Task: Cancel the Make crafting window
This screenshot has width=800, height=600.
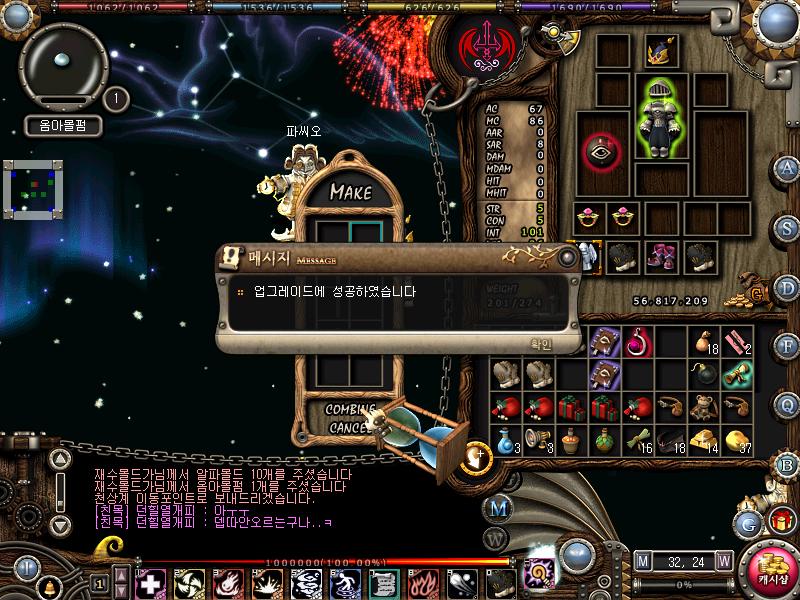Action: coord(350,428)
